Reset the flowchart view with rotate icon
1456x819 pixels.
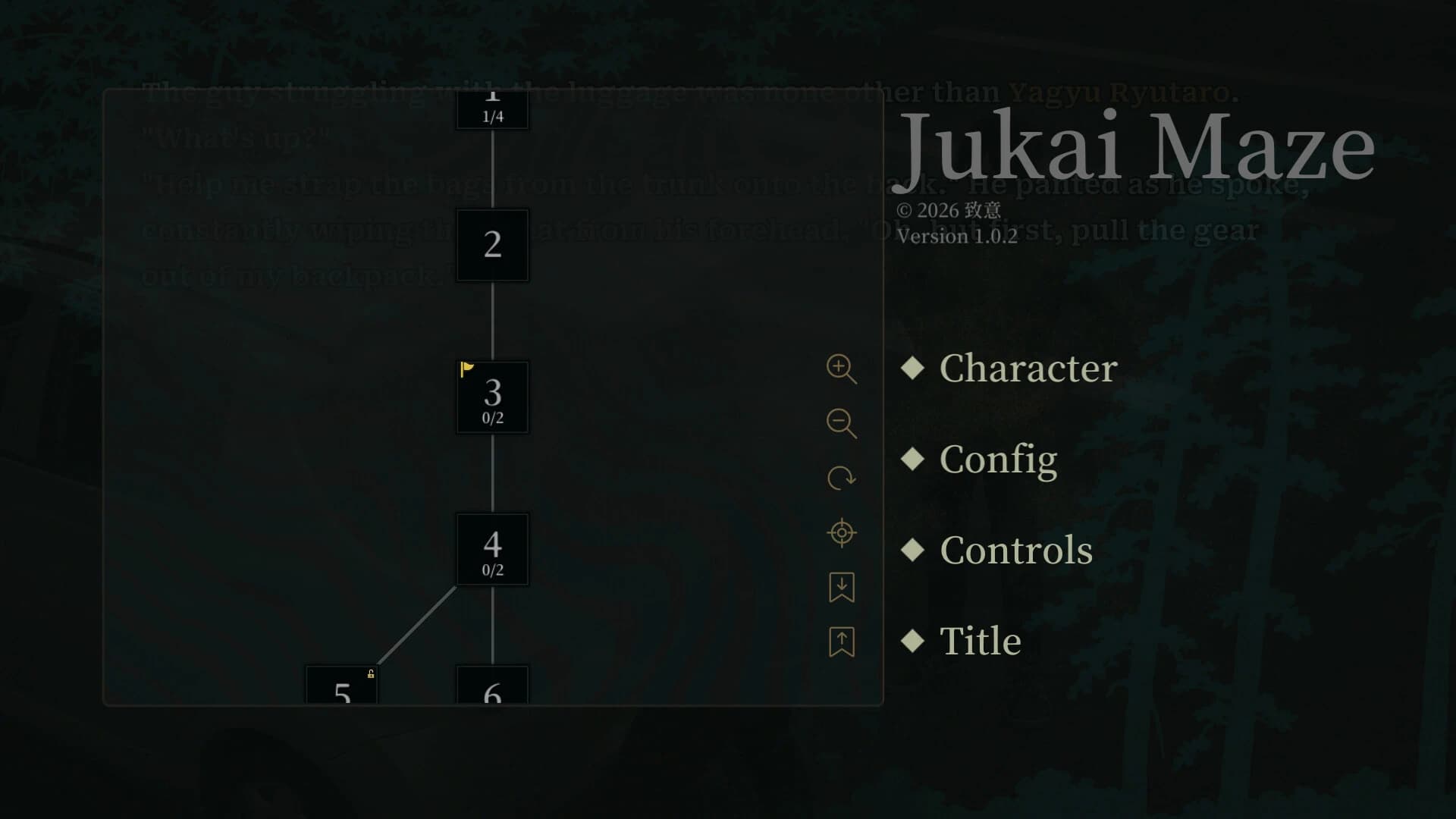(841, 478)
